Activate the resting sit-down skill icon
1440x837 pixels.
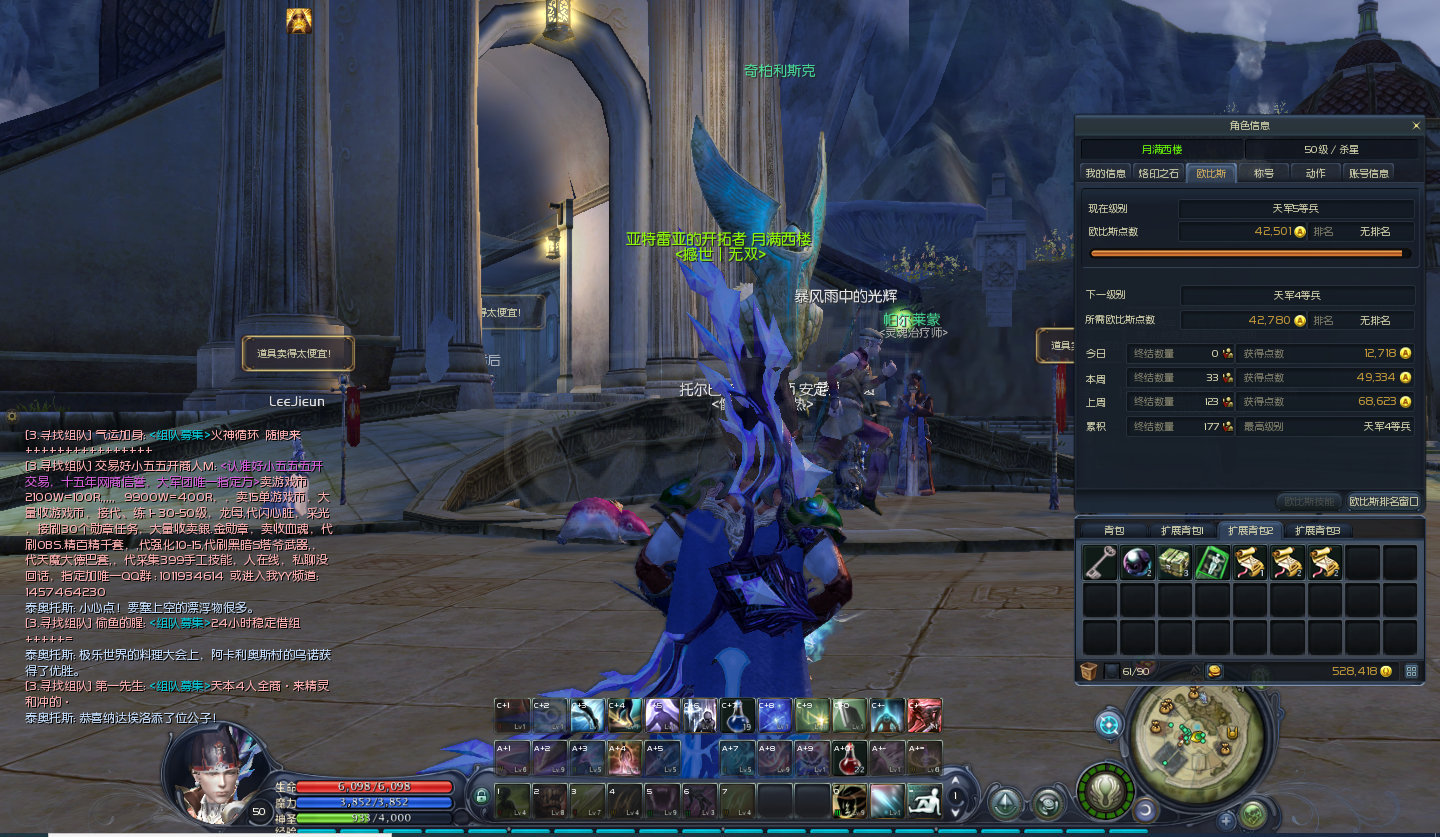923,801
